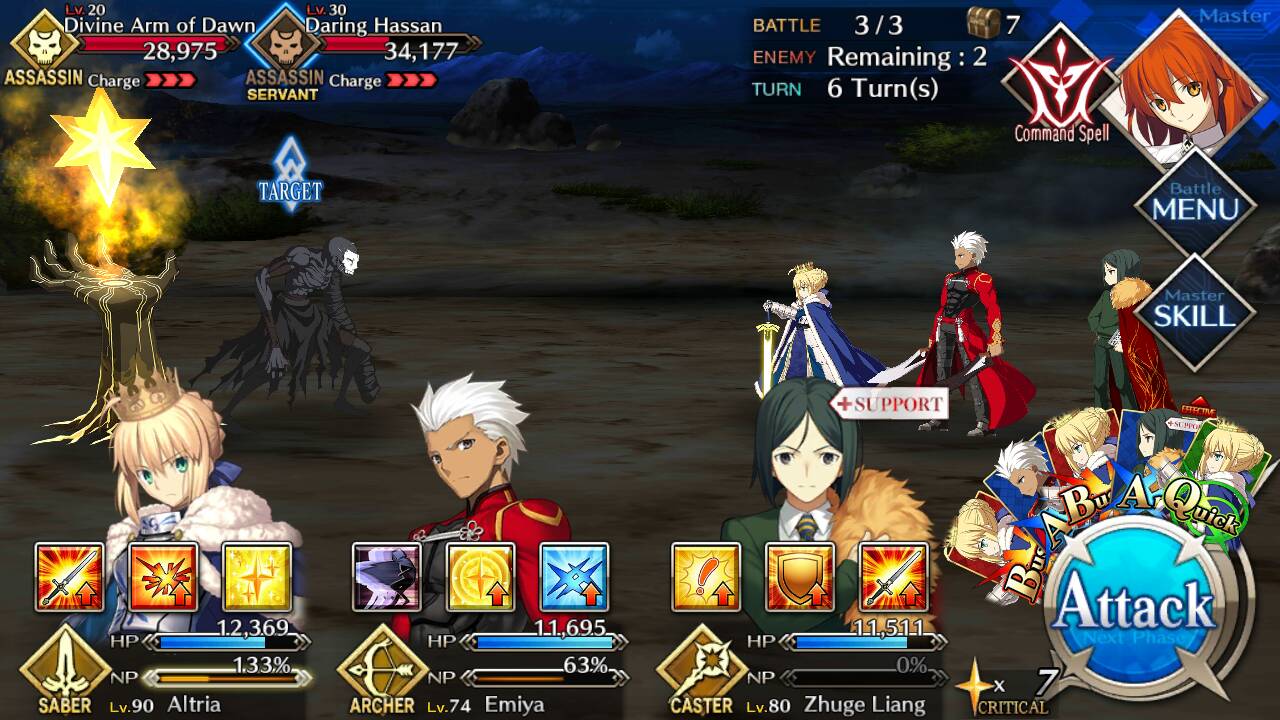Use Altria's second skill with burst icon
This screenshot has width=1280, height=720.
163,577
